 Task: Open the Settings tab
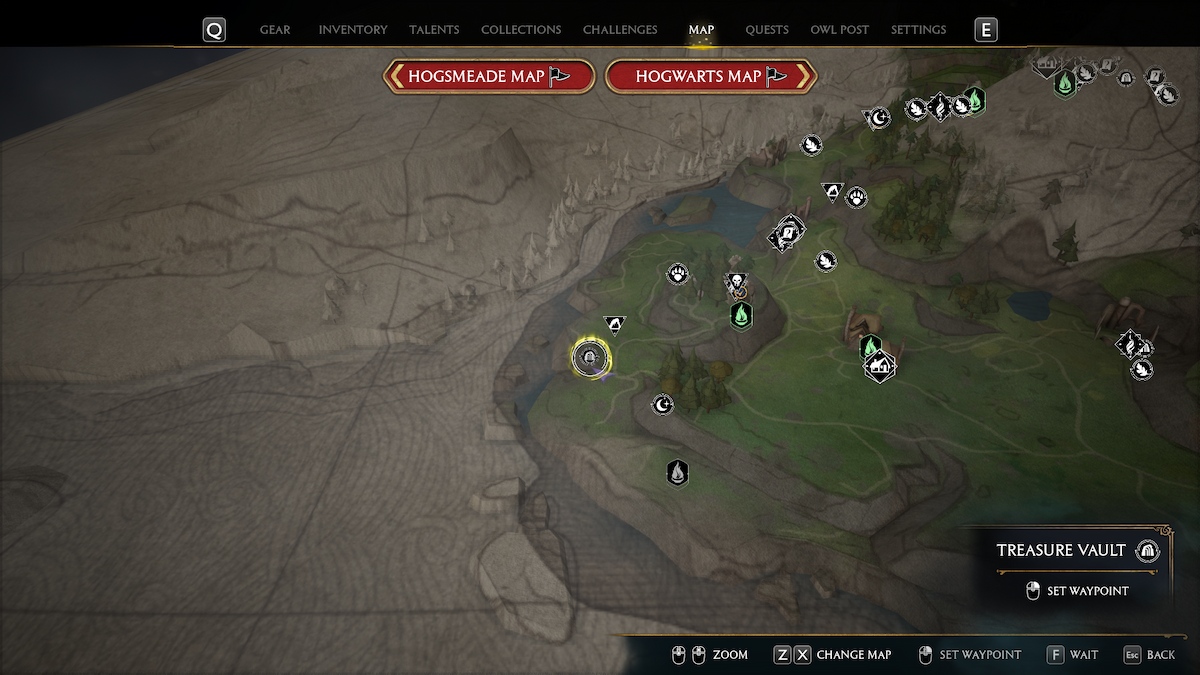point(918,30)
